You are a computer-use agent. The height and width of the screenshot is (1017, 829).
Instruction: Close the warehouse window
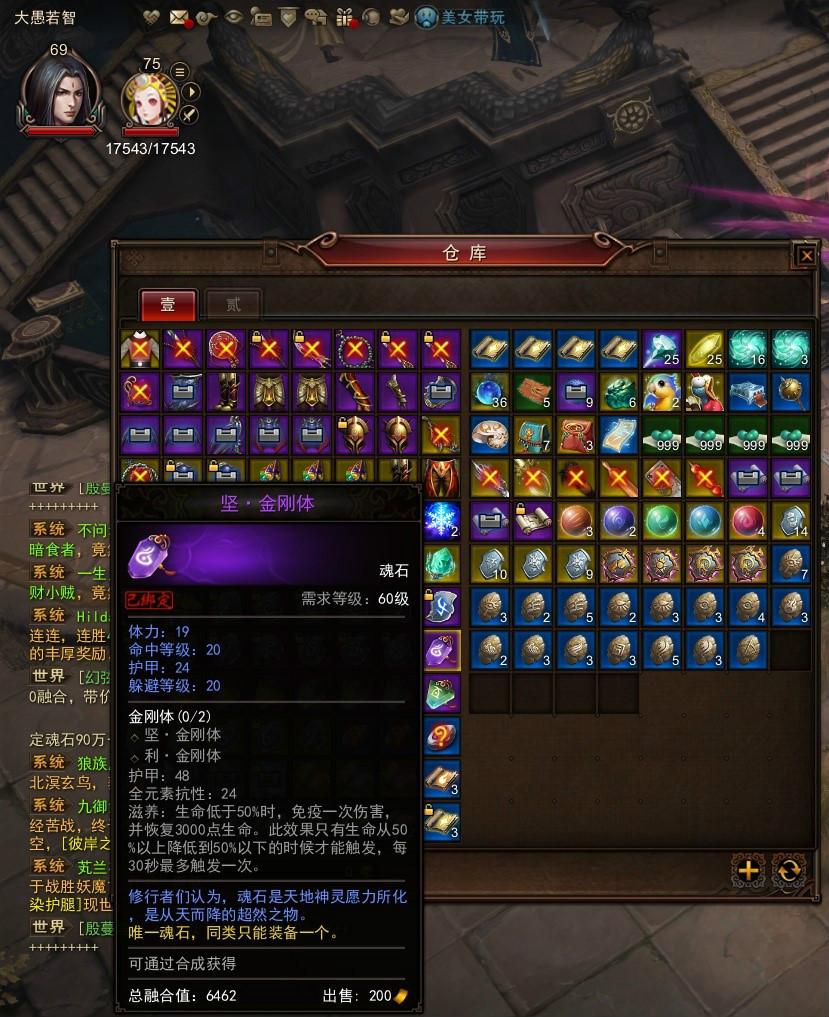(806, 256)
